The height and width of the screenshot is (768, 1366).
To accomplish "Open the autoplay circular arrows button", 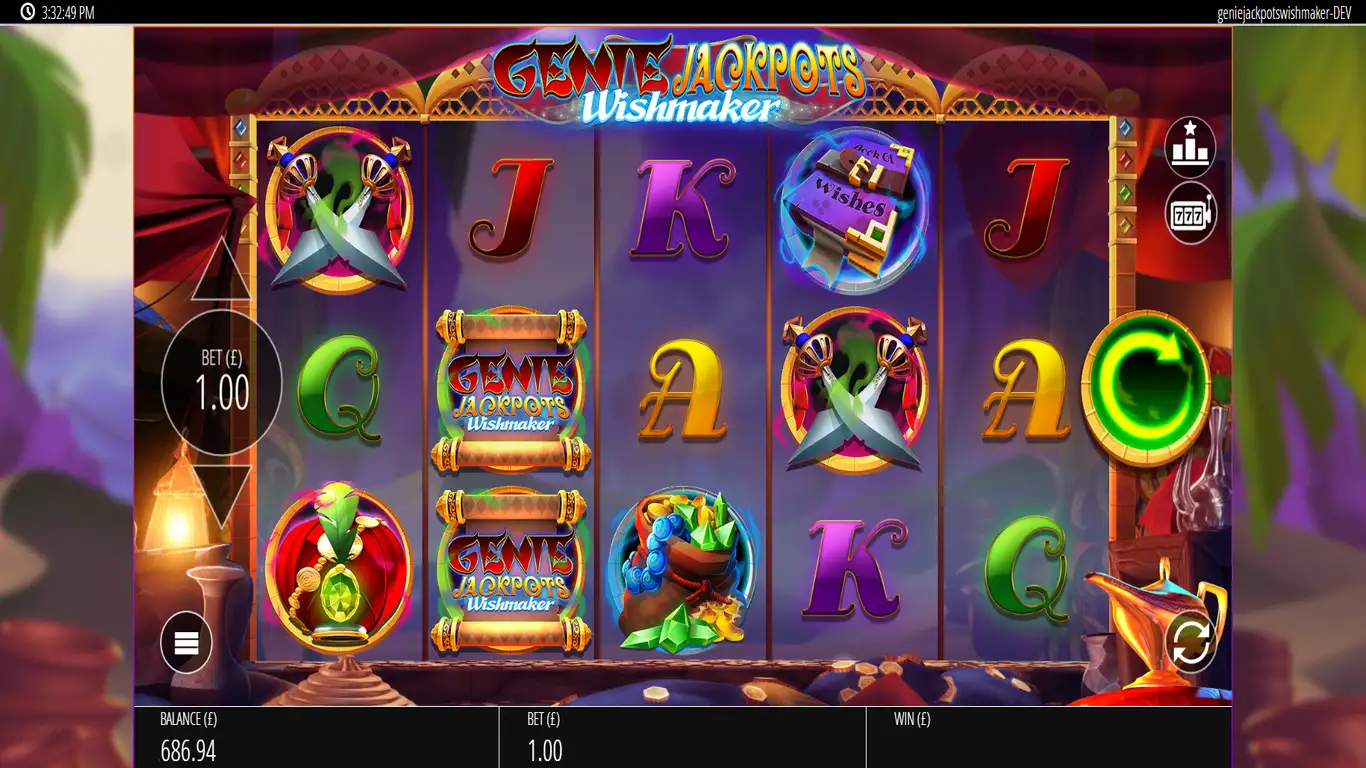I will click(x=1190, y=641).
